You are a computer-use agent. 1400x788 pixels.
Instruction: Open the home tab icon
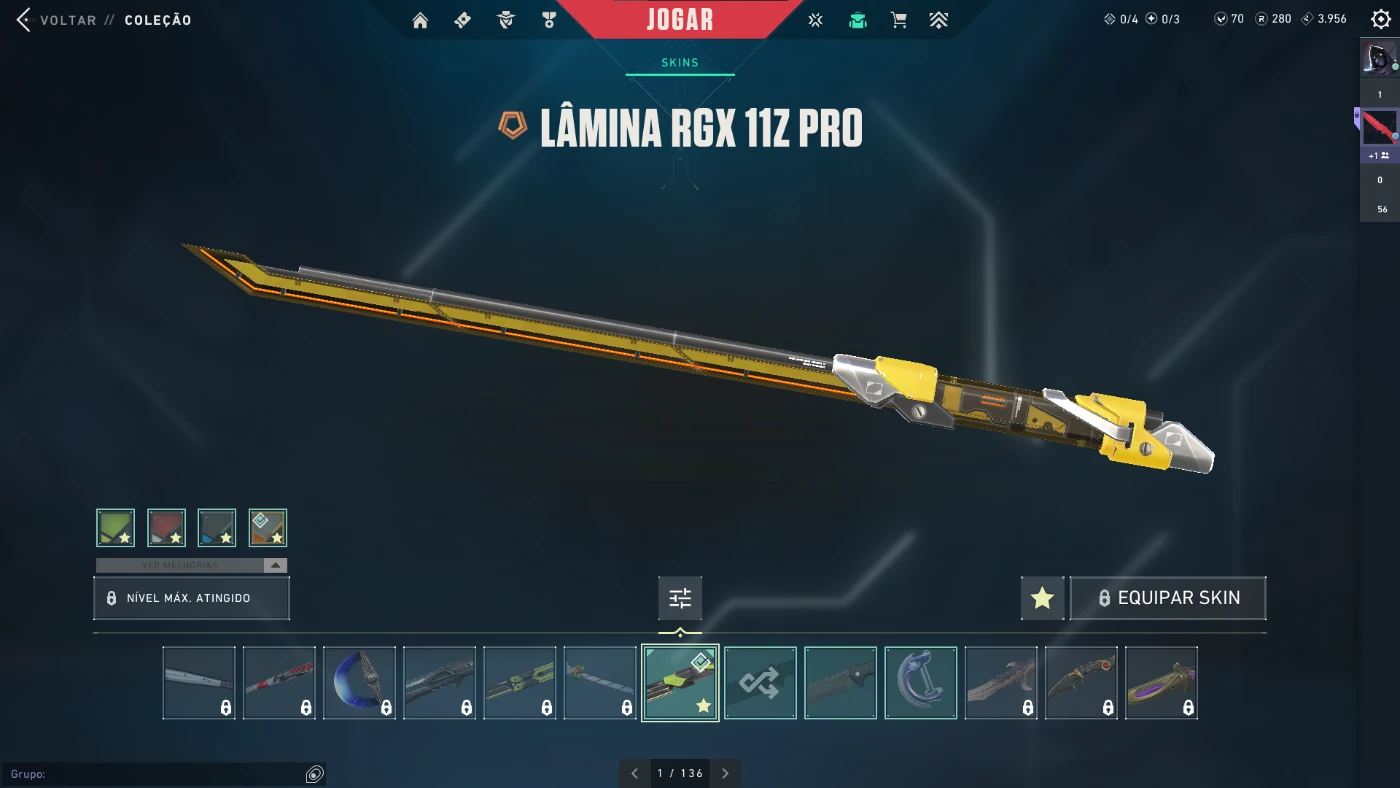420,20
